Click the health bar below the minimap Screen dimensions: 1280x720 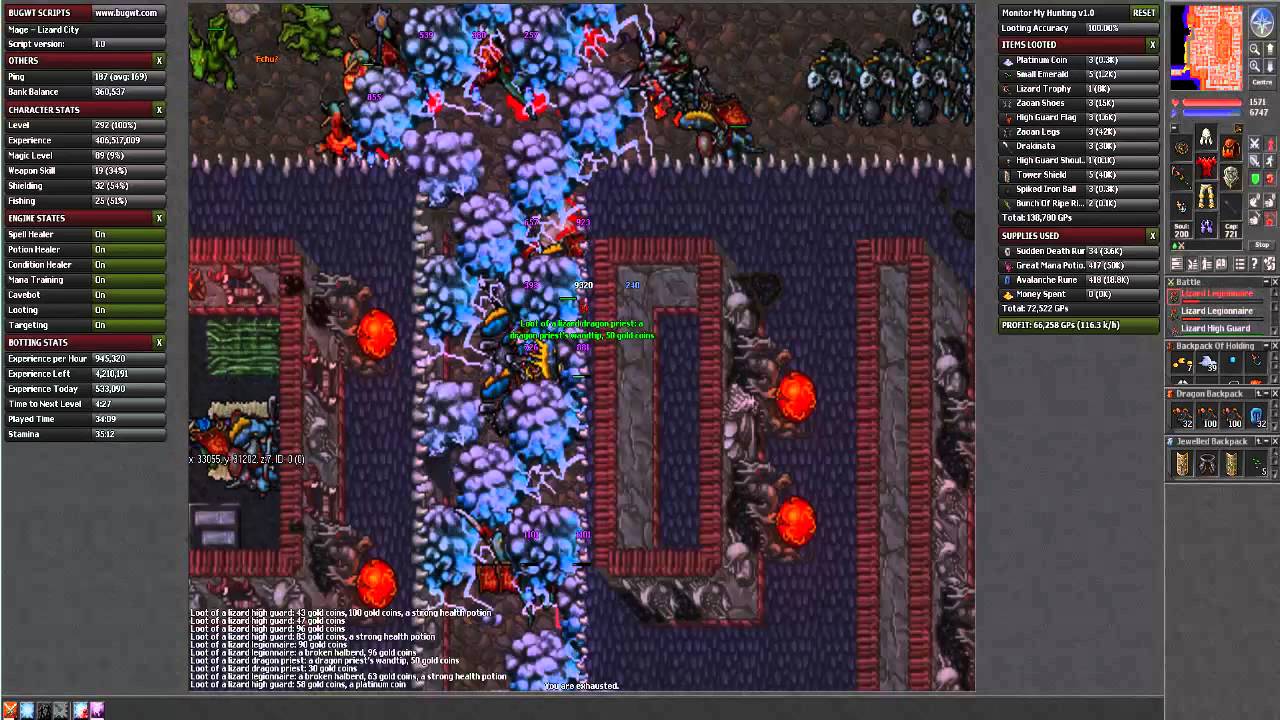[x=1210, y=102]
